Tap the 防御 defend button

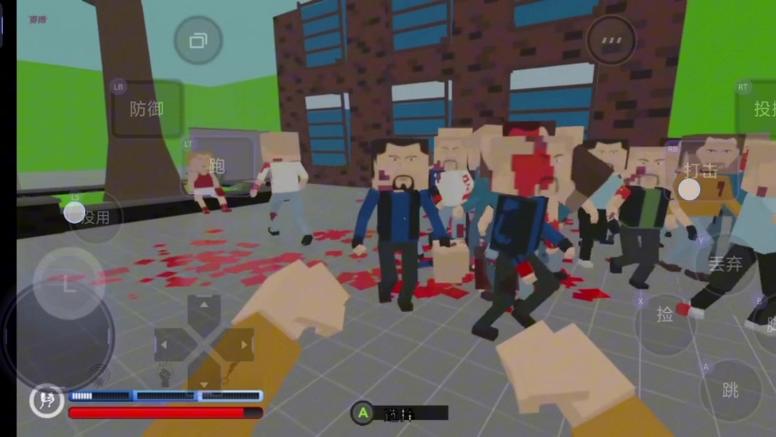click(147, 108)
